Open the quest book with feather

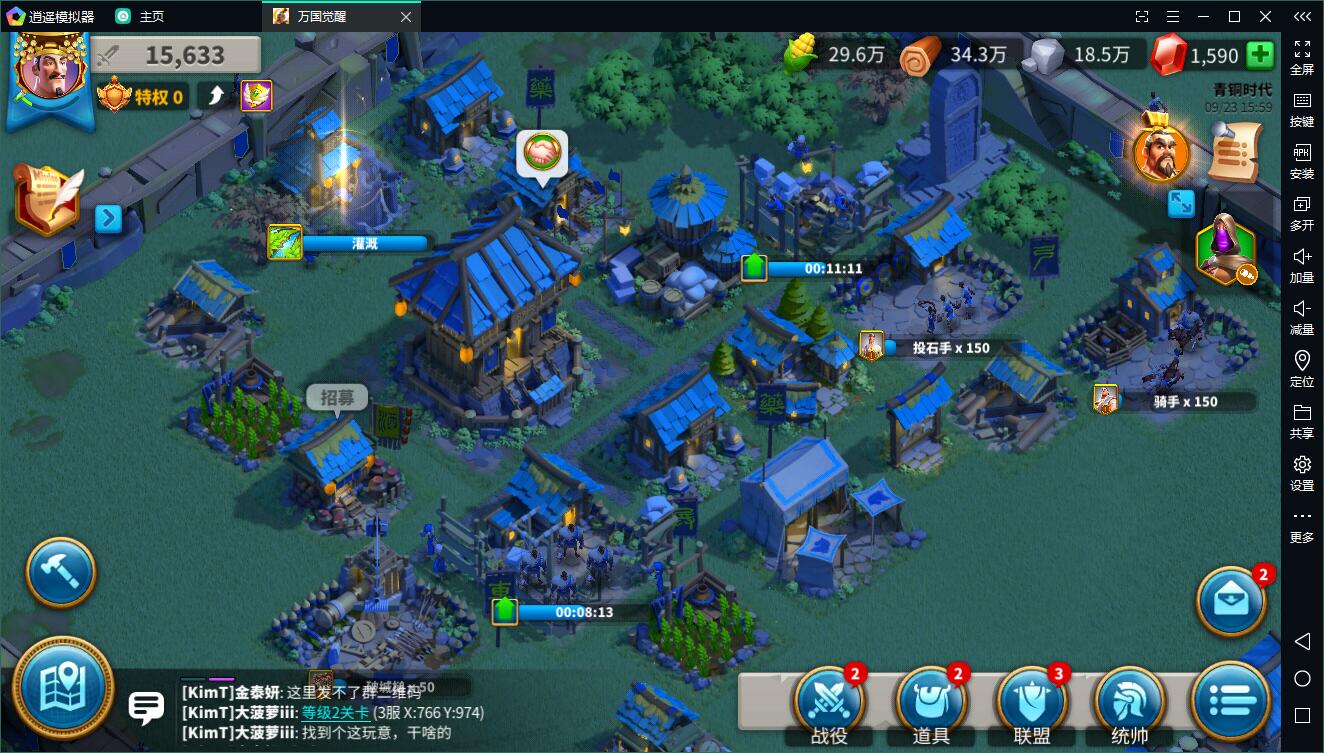(x=47, y=199)
